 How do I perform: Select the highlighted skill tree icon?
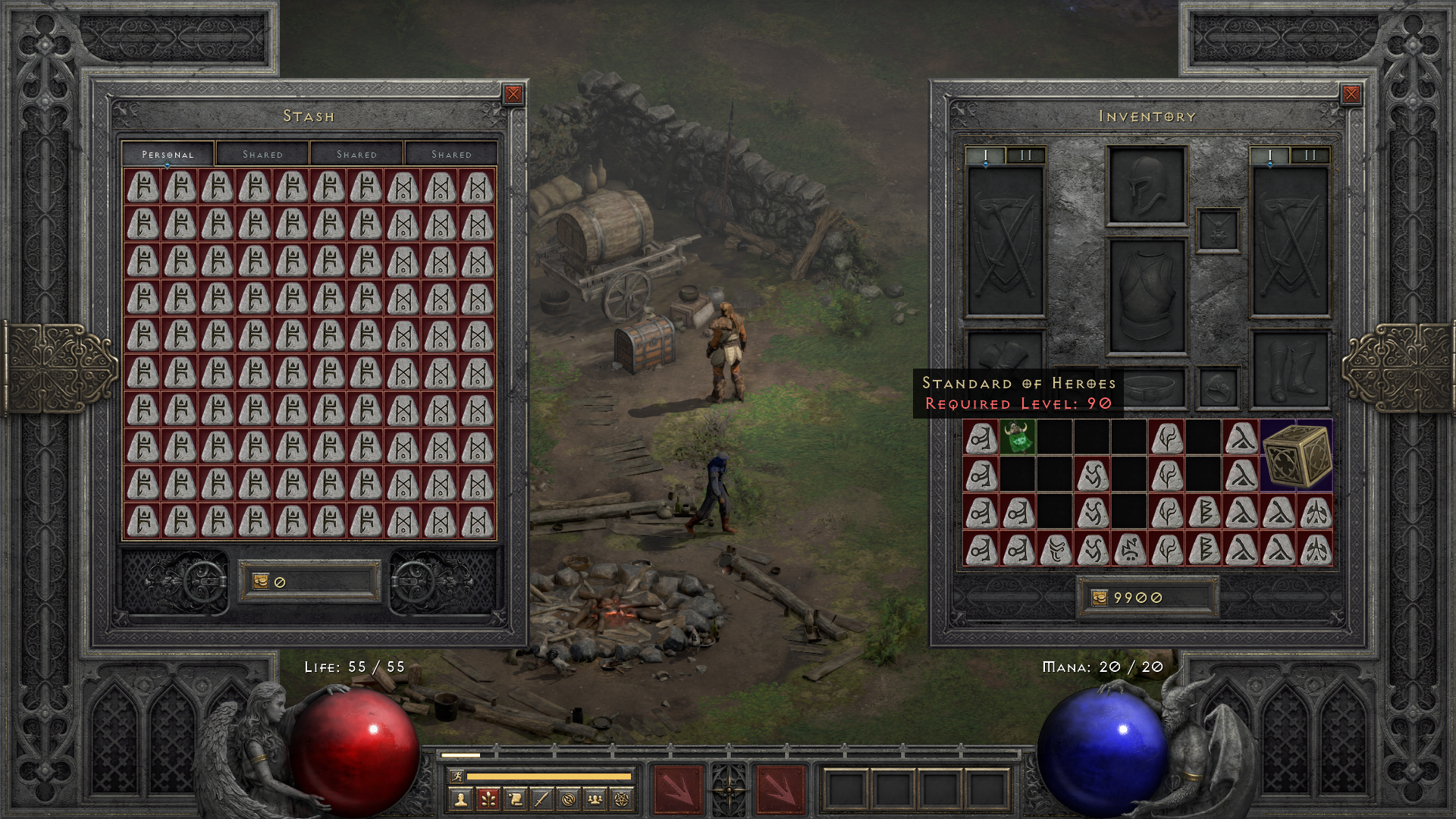pyautogui.click(x=489, y=797)
